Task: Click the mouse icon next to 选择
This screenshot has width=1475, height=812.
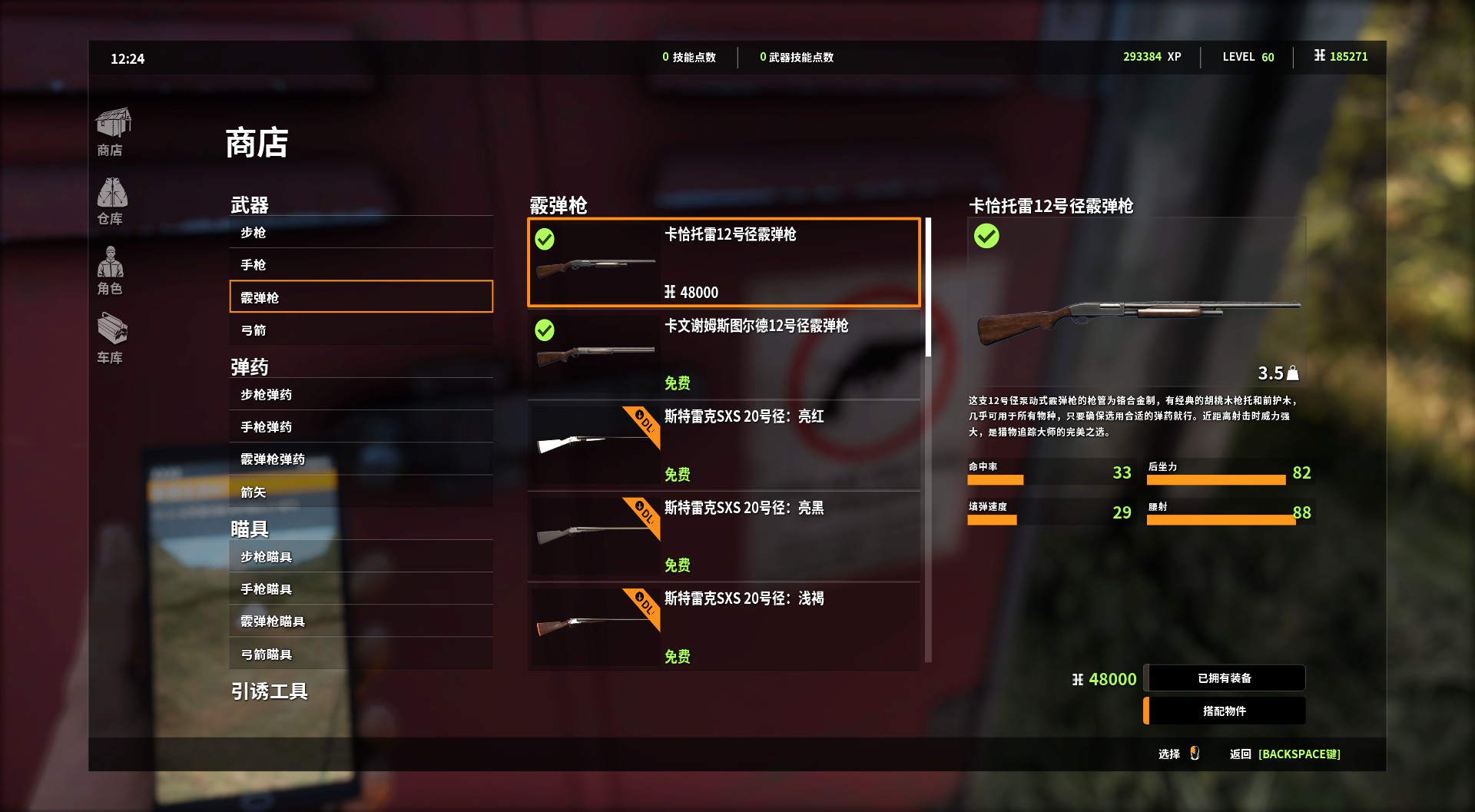Action: click(1195, 754)
